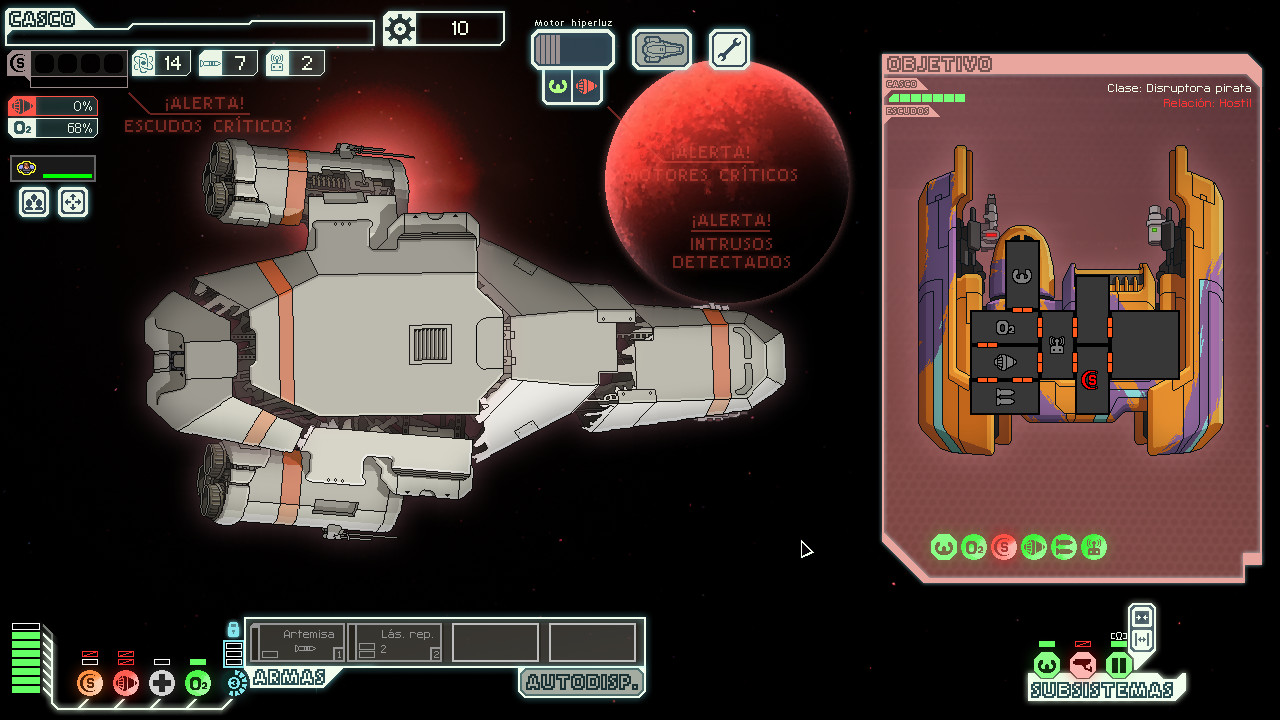Add power to the engines system

coord(126,683)
